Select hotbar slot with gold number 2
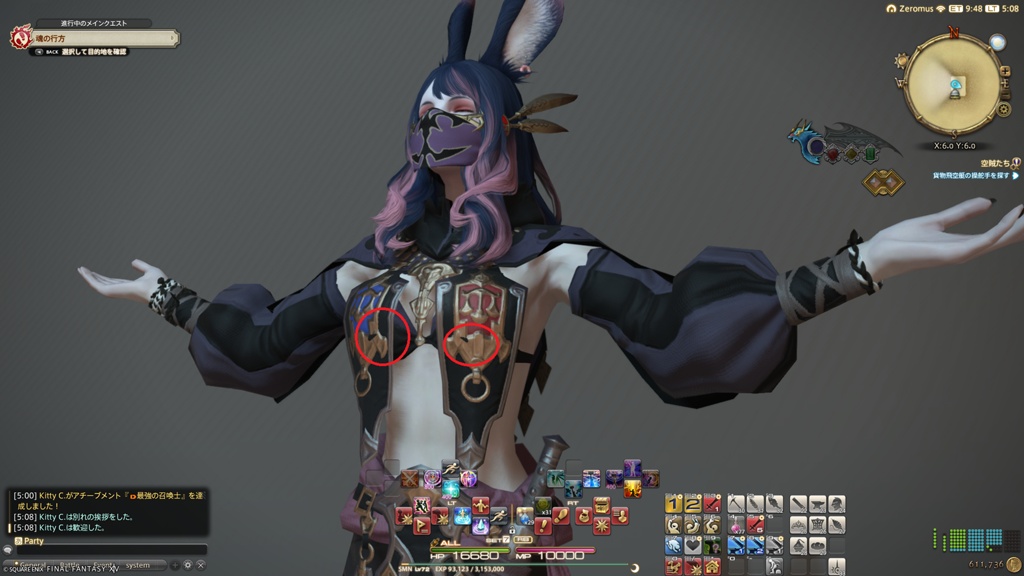The width and height of the screenshot is (1024, 576). [x=693, y=504]
